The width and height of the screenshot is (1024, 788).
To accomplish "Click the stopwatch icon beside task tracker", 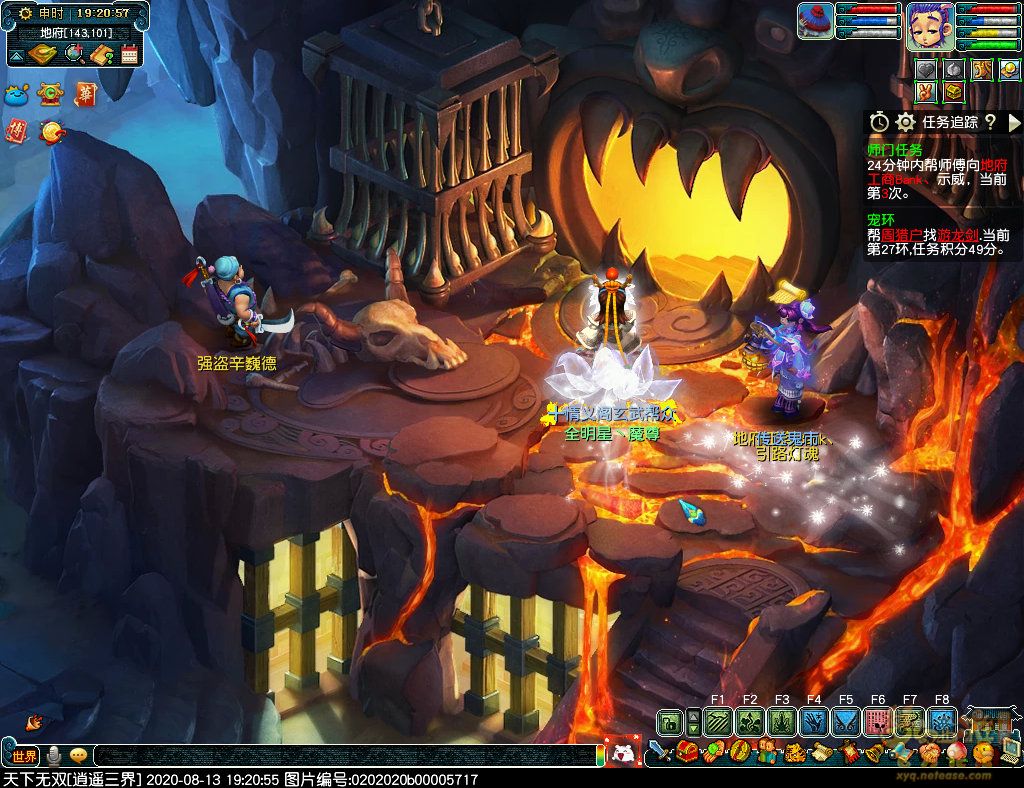I will coord(879,122).
